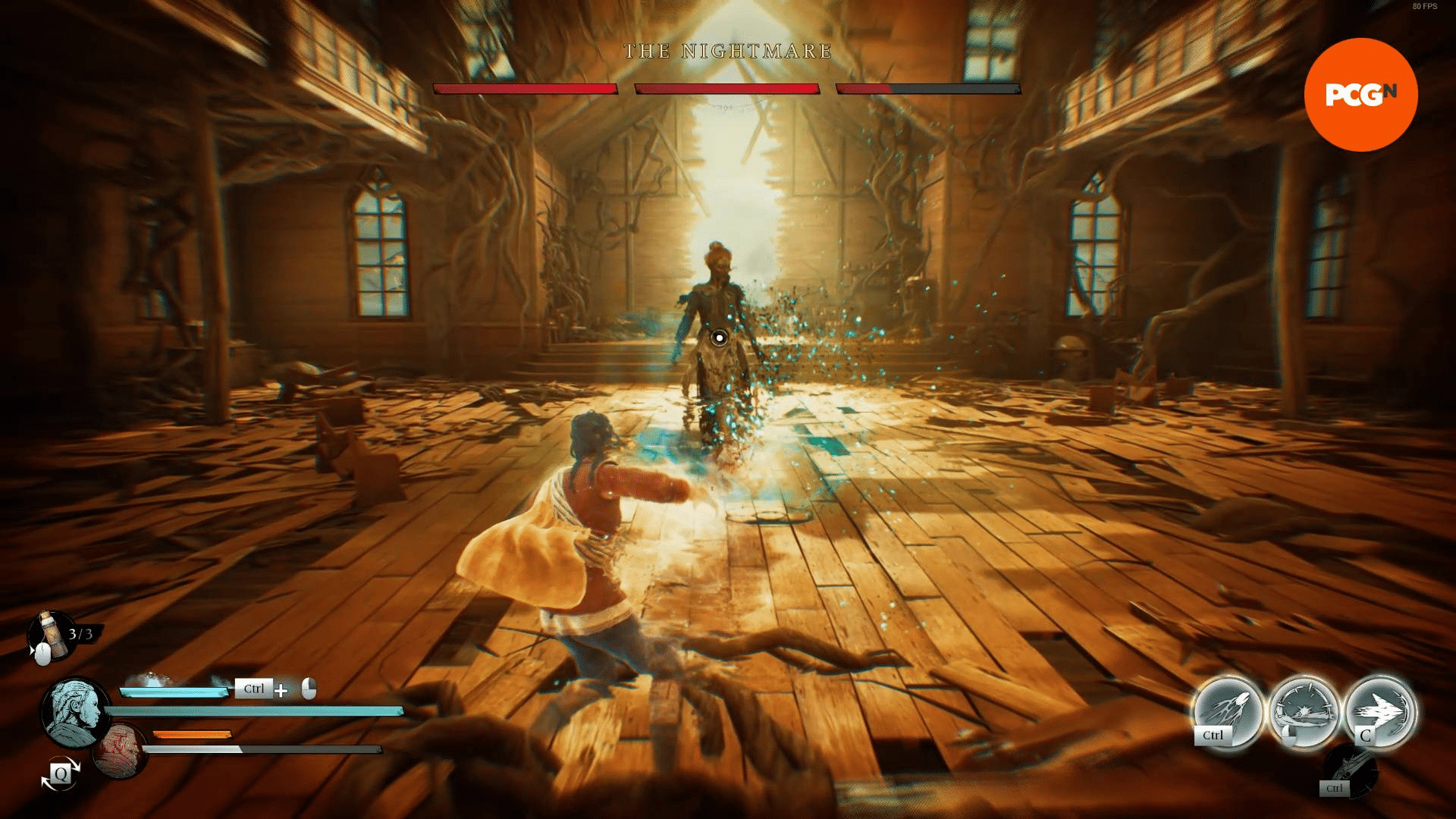This screenshot has height=819, width=1456.
Task: Trigger the impact burst ability icon
Action: tap(1304, 711)
